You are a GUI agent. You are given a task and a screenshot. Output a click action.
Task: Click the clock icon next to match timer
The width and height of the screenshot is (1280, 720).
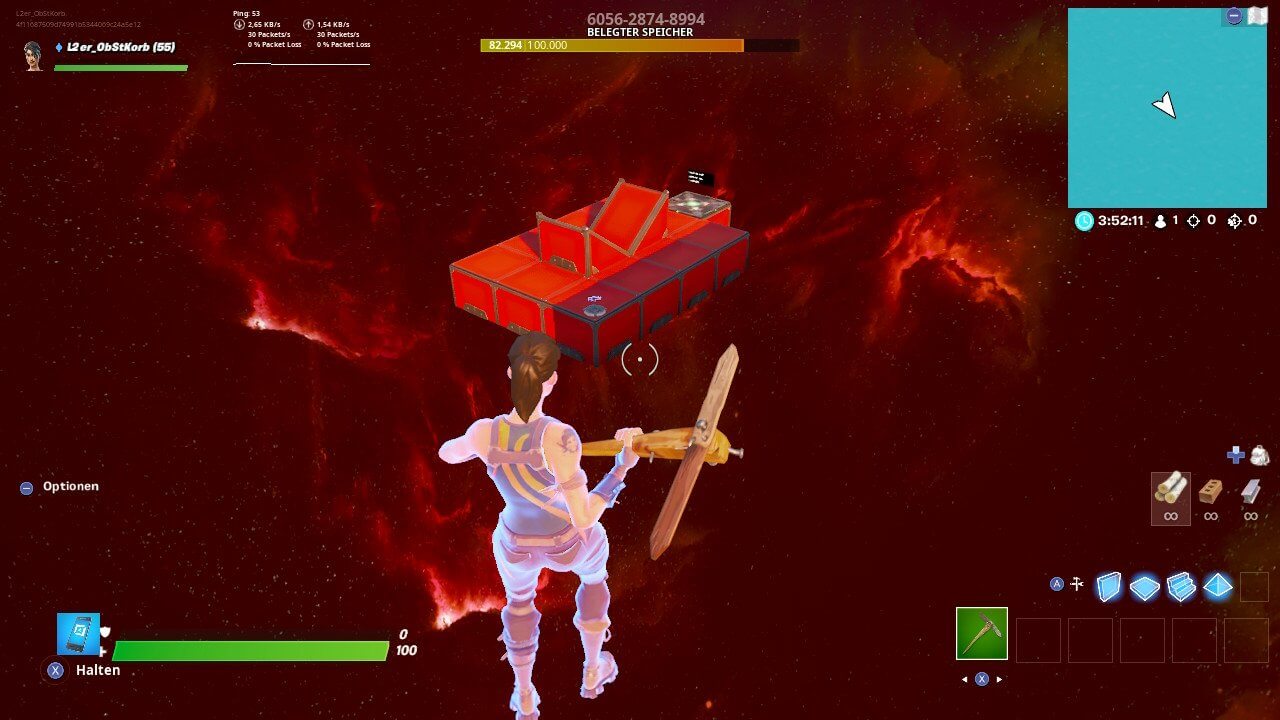click(x=1083, y=221)
